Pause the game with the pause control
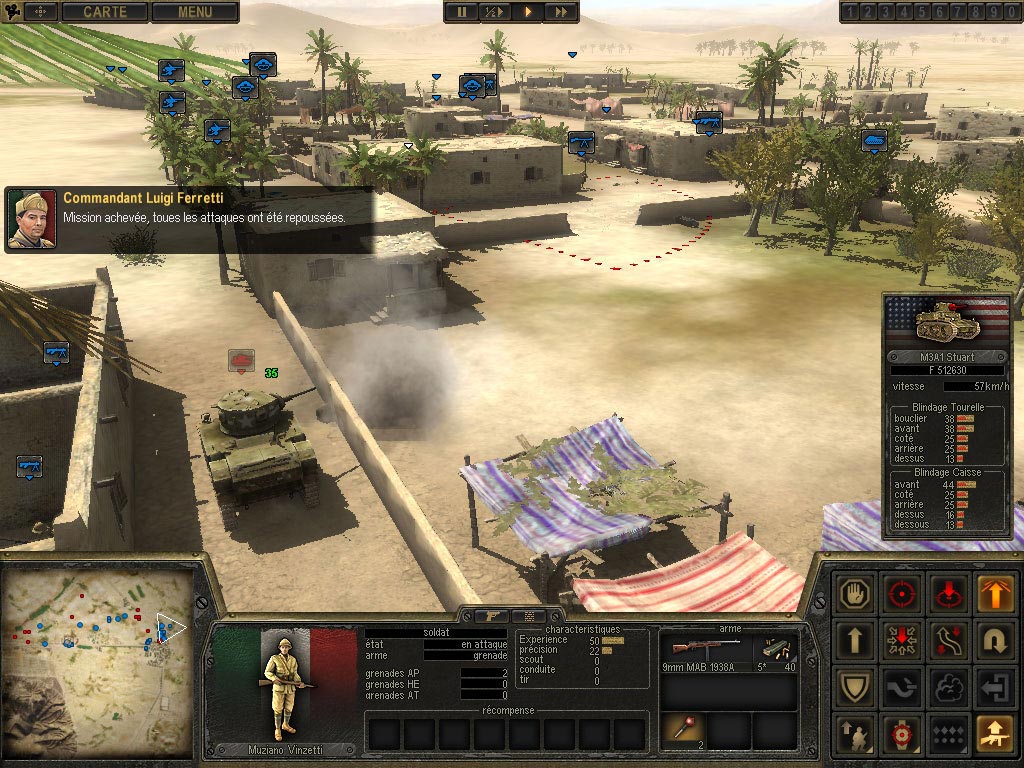The height and width of the screenshot is (768, 1024). click(461, 12)
